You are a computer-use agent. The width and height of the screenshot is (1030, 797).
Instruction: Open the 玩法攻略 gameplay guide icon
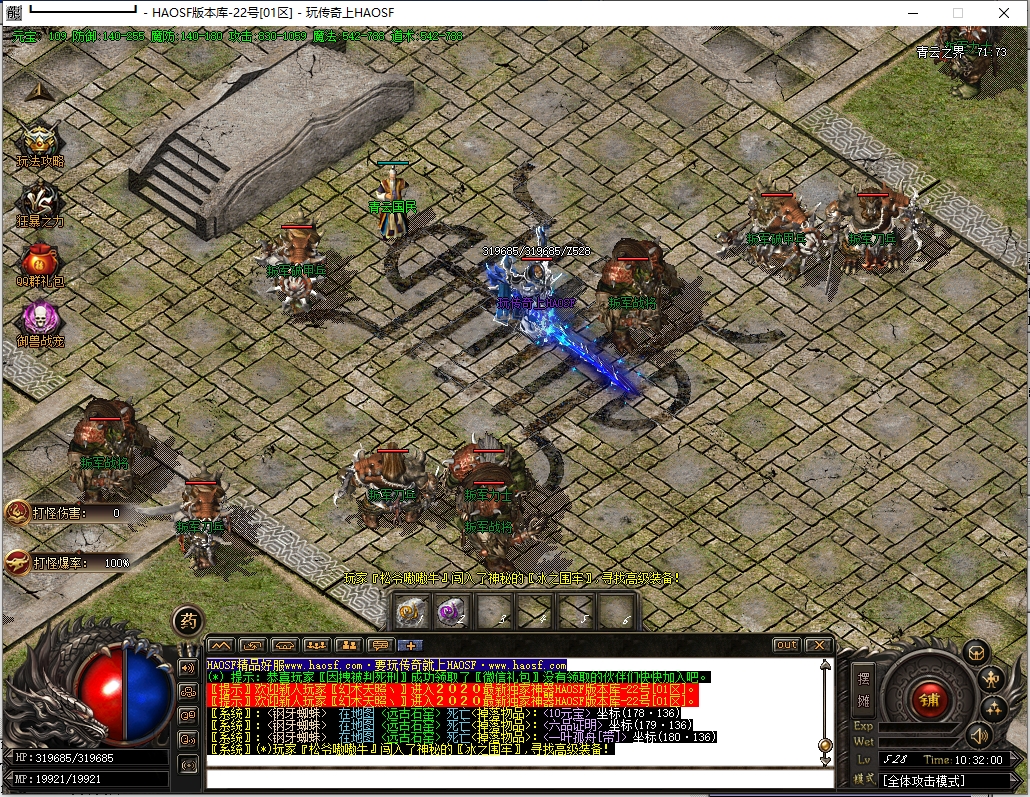[39, 143]
